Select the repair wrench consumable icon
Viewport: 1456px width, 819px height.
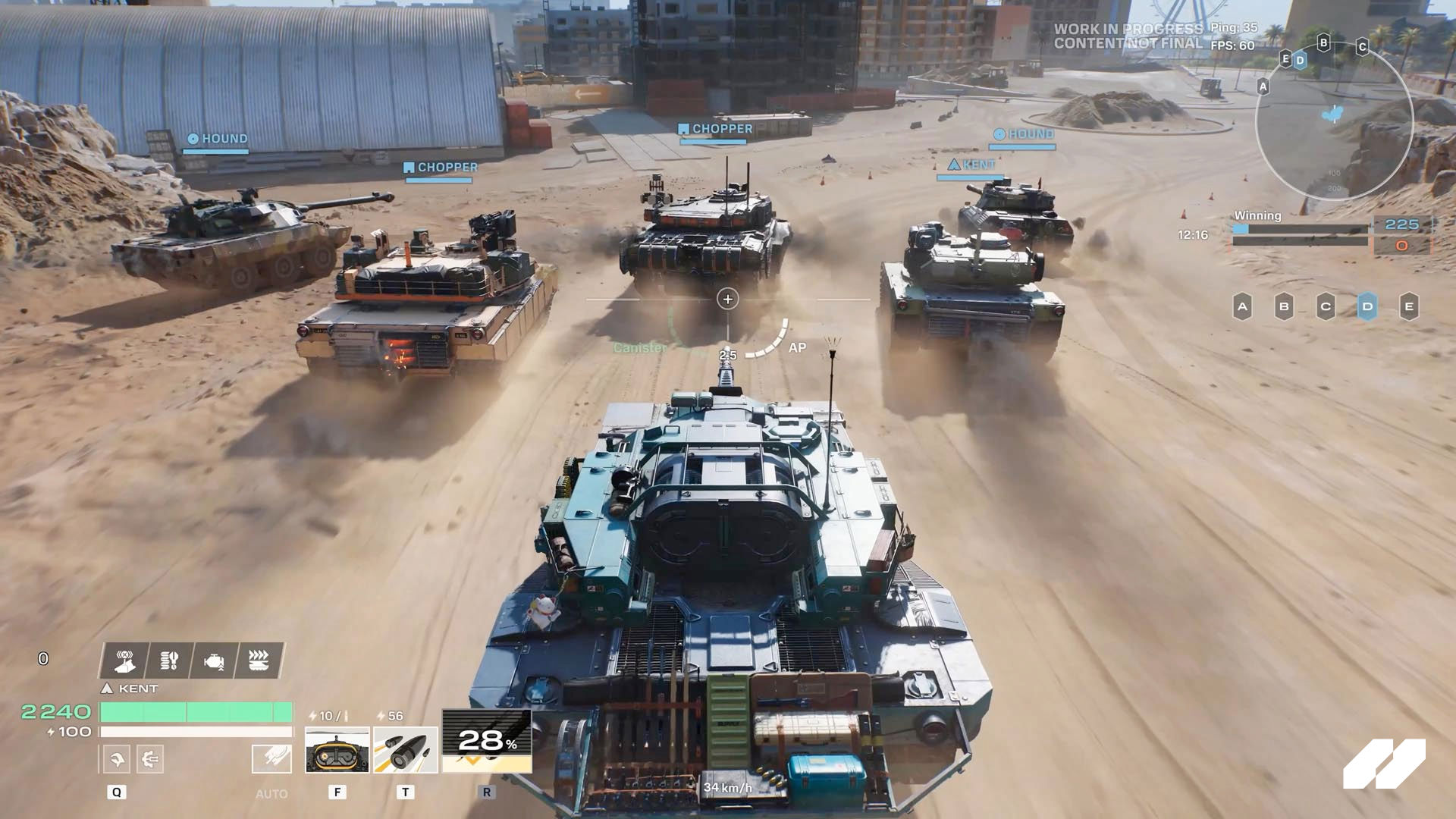click(x=116, y=758)
